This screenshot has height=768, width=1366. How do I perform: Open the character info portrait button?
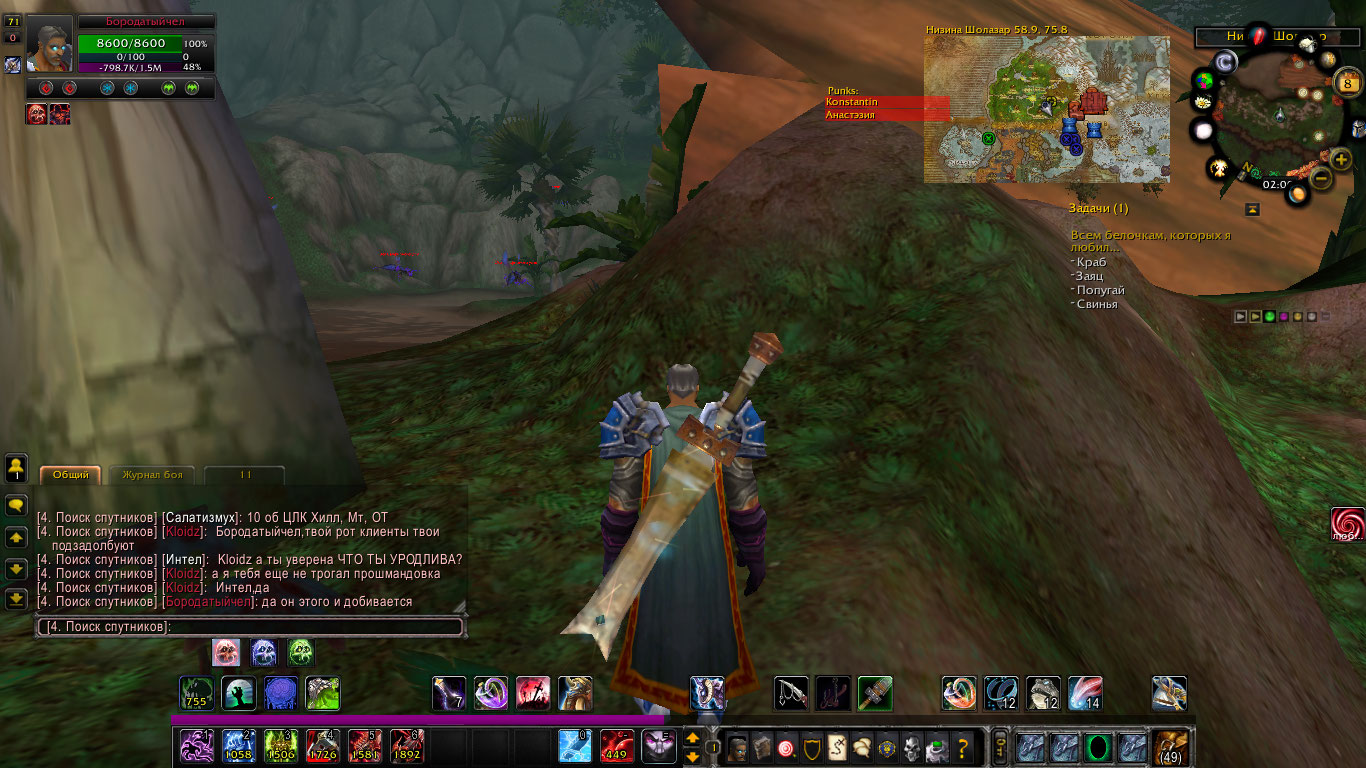tap(736, 747)
